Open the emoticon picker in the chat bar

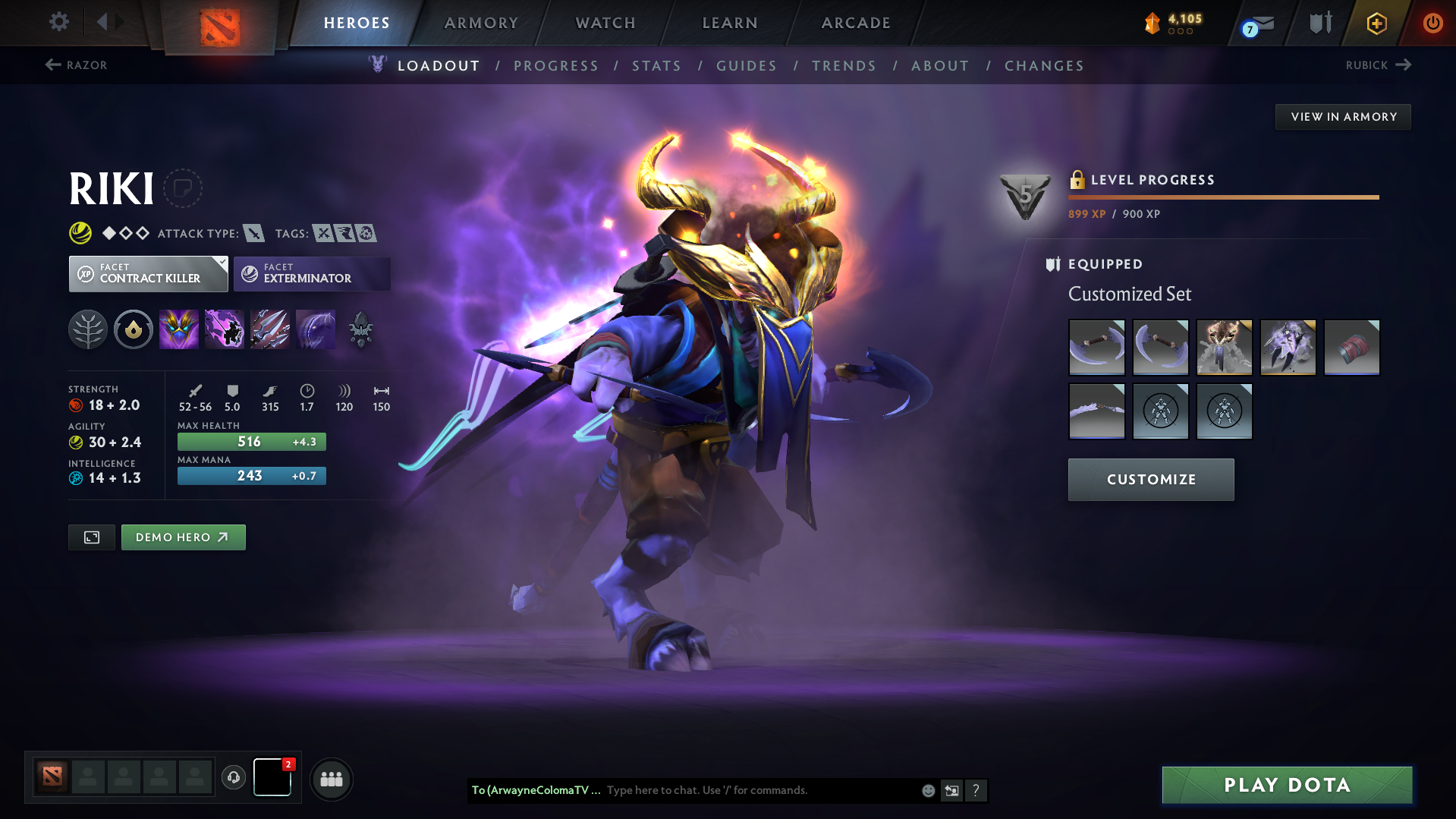tap(927, 790)
